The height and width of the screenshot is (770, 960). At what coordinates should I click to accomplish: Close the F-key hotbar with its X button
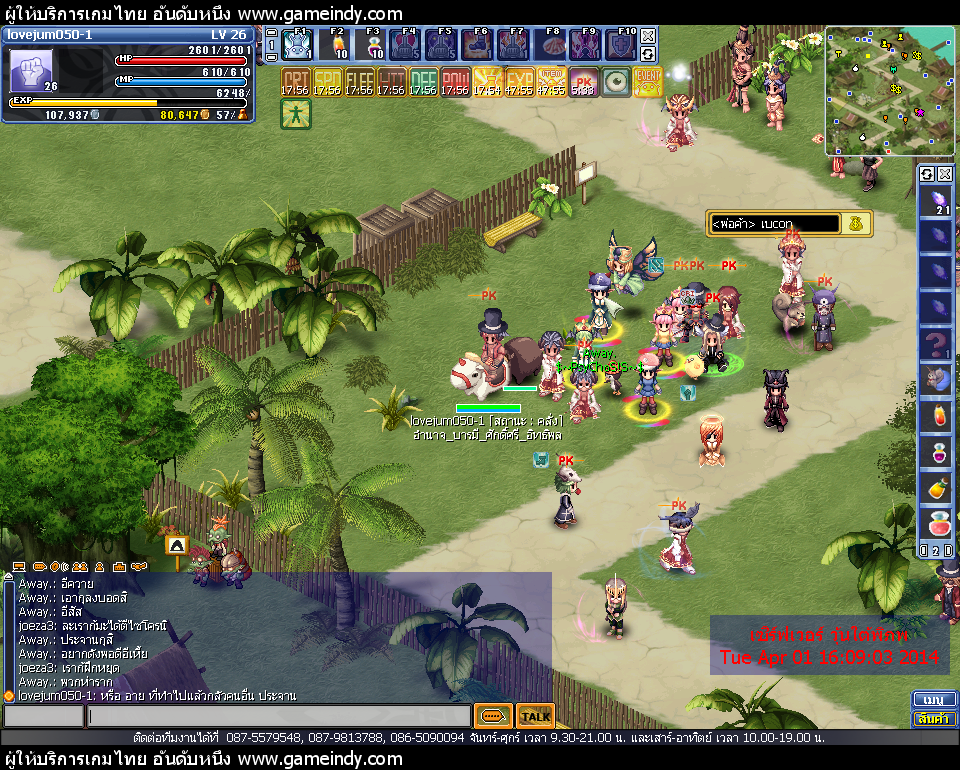648,34
